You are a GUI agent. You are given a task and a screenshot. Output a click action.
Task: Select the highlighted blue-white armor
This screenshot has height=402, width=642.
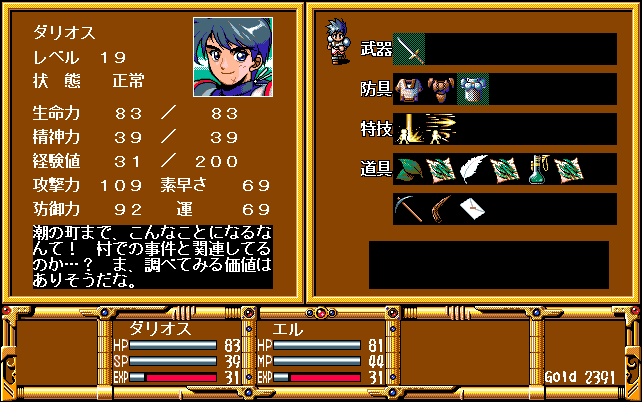472,89
